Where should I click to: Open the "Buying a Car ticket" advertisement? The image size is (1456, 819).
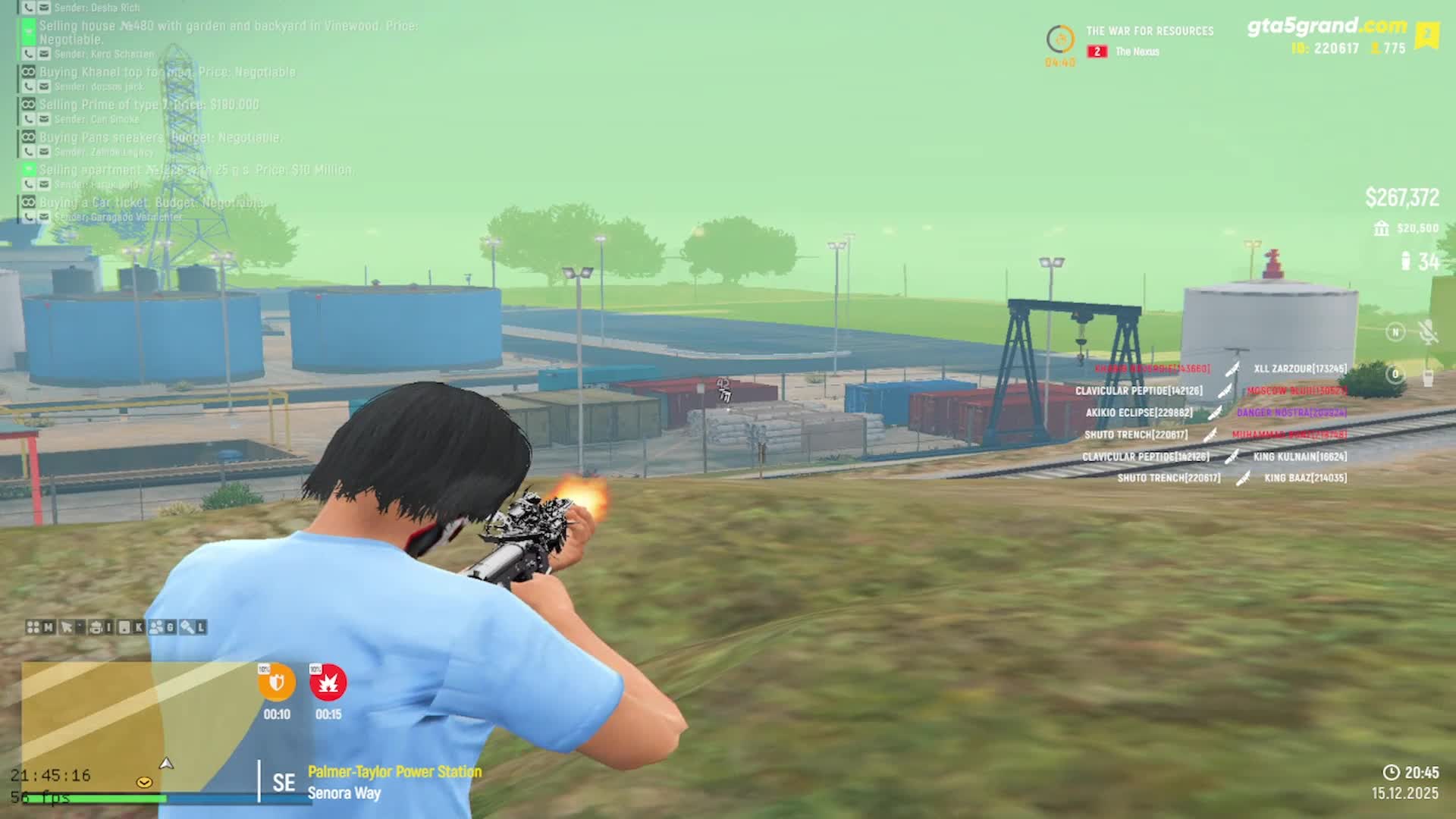[152, 202]
